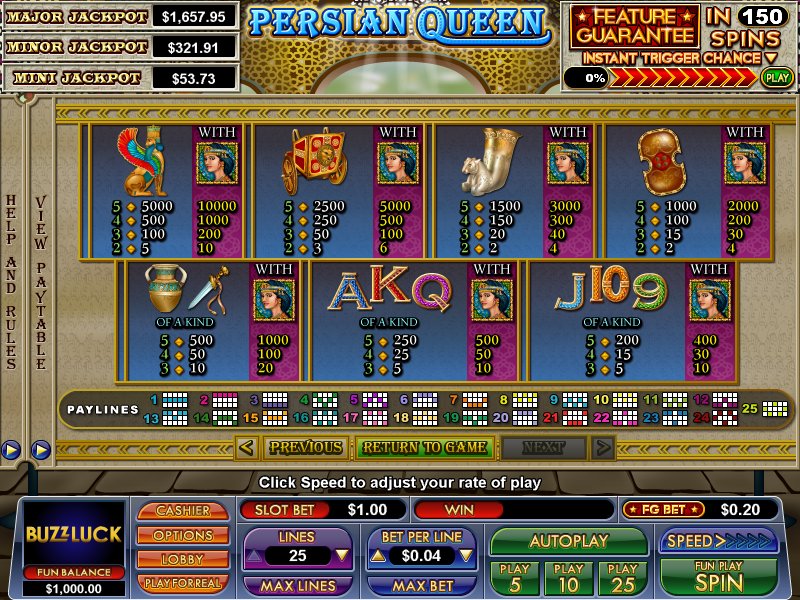Return to game from the paytable
Screen dimensions: 800x600
[424, 447]
